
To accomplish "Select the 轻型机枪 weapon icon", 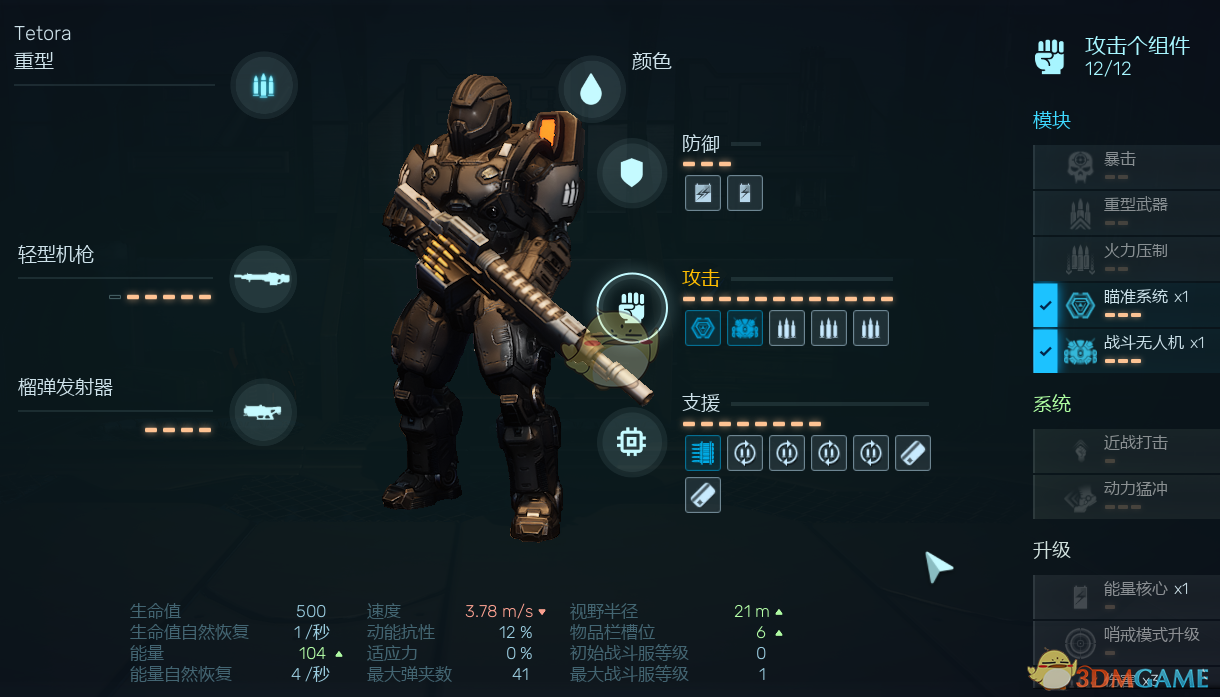I will [x=263, y=279].
